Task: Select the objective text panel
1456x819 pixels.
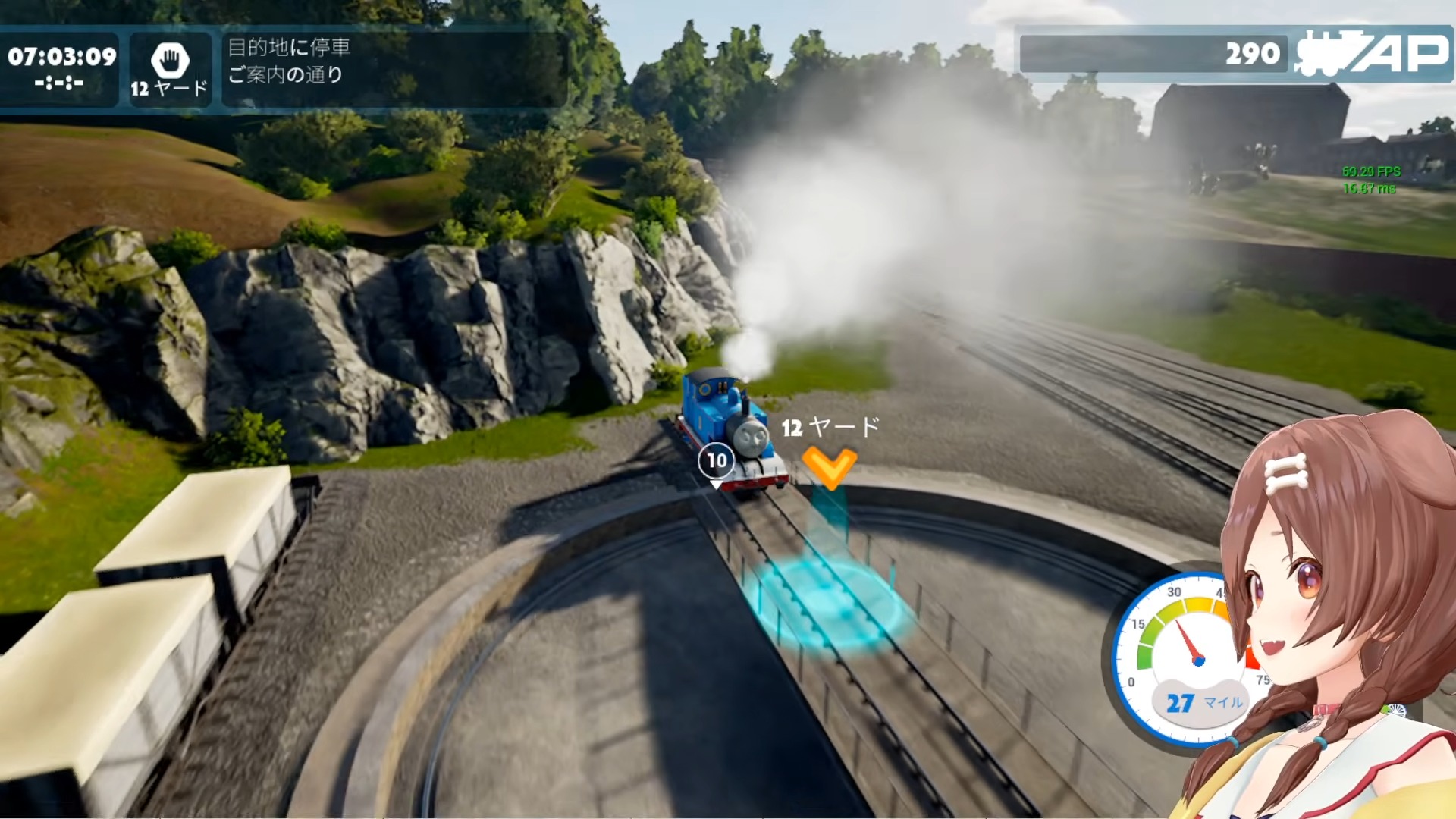Action: (x=394, y=67)
